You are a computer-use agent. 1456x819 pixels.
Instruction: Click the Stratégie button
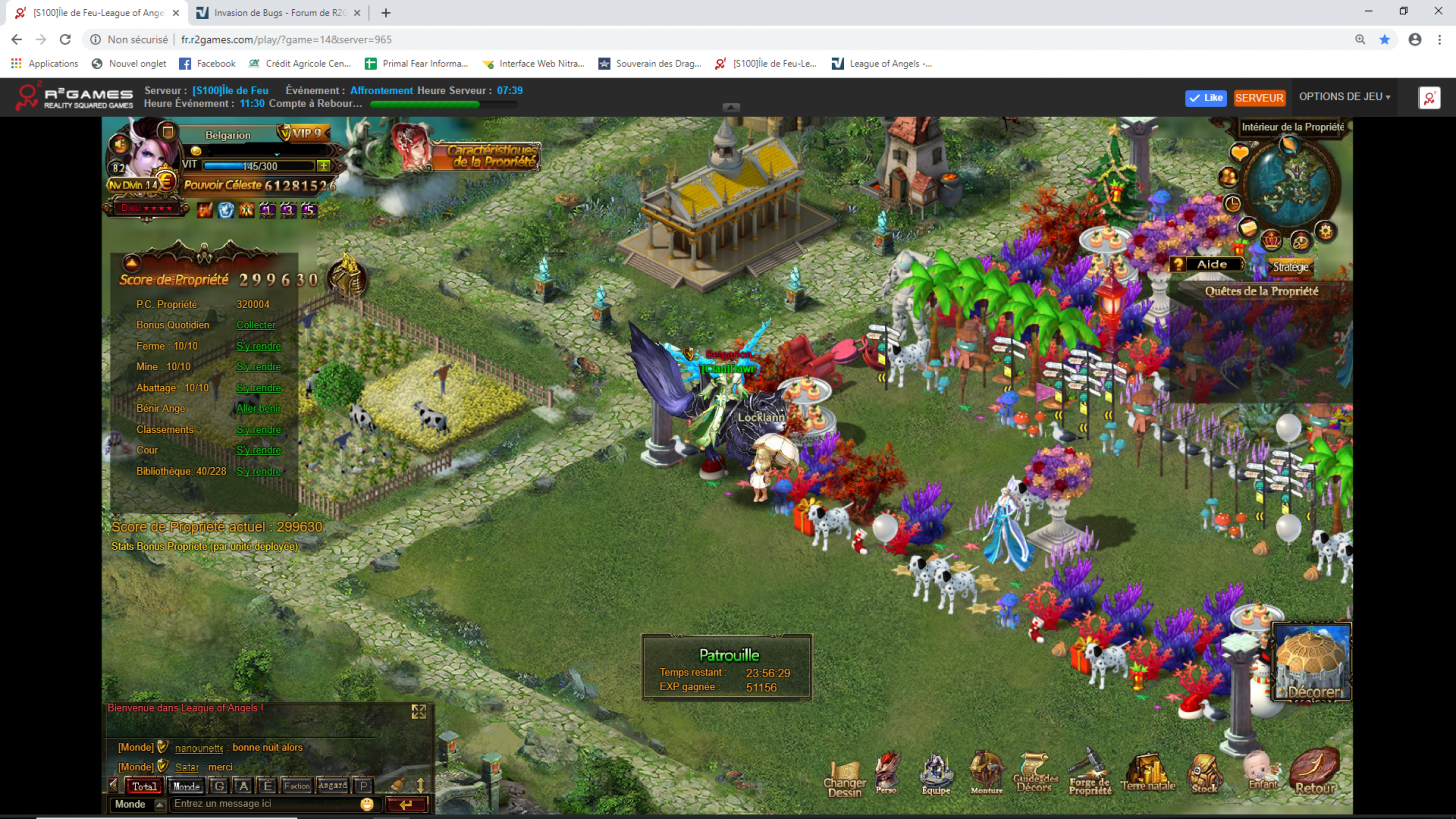tap(1290, 267)
